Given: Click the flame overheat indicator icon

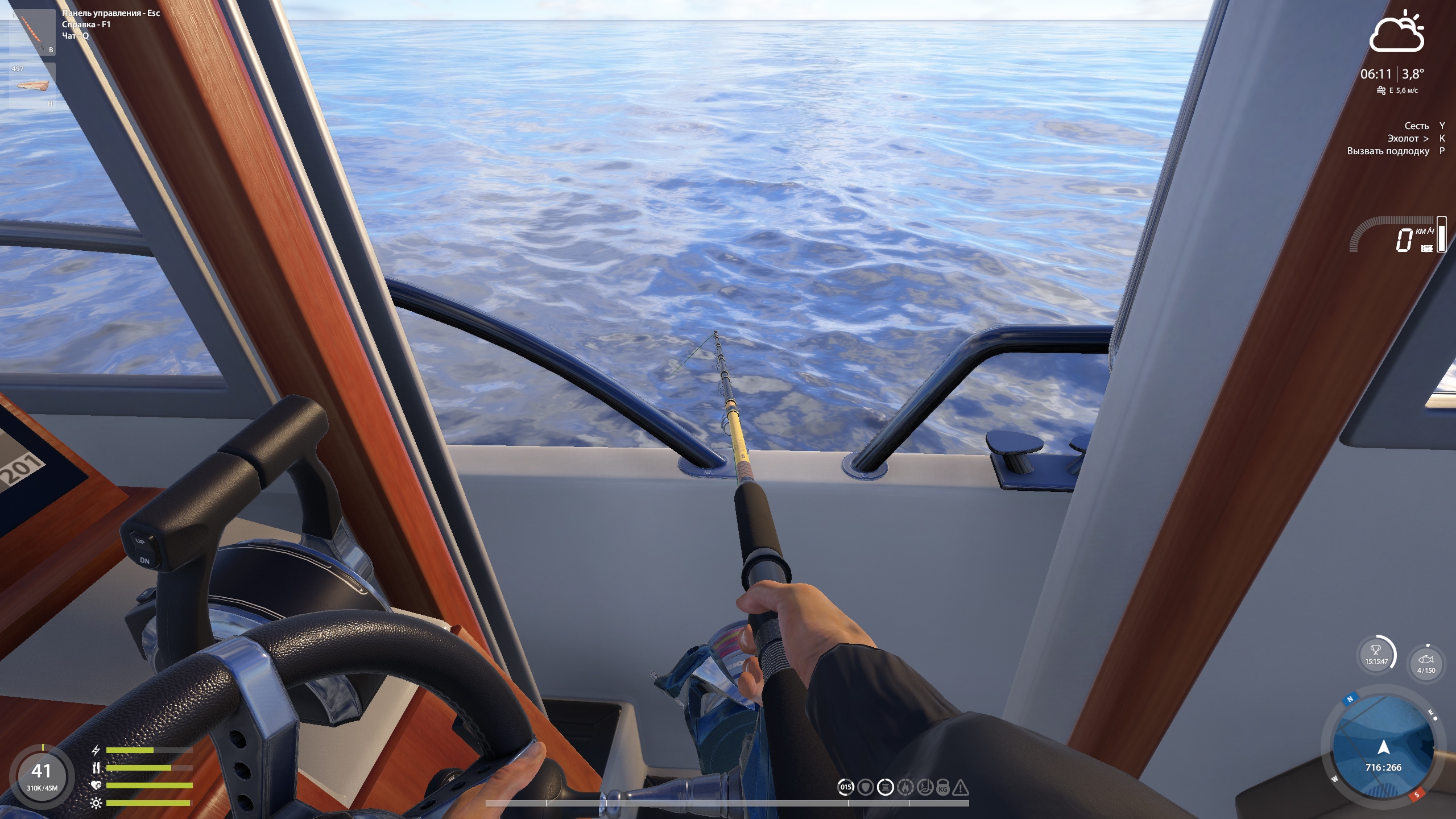Looking at the screenshot, I should 905,787.
